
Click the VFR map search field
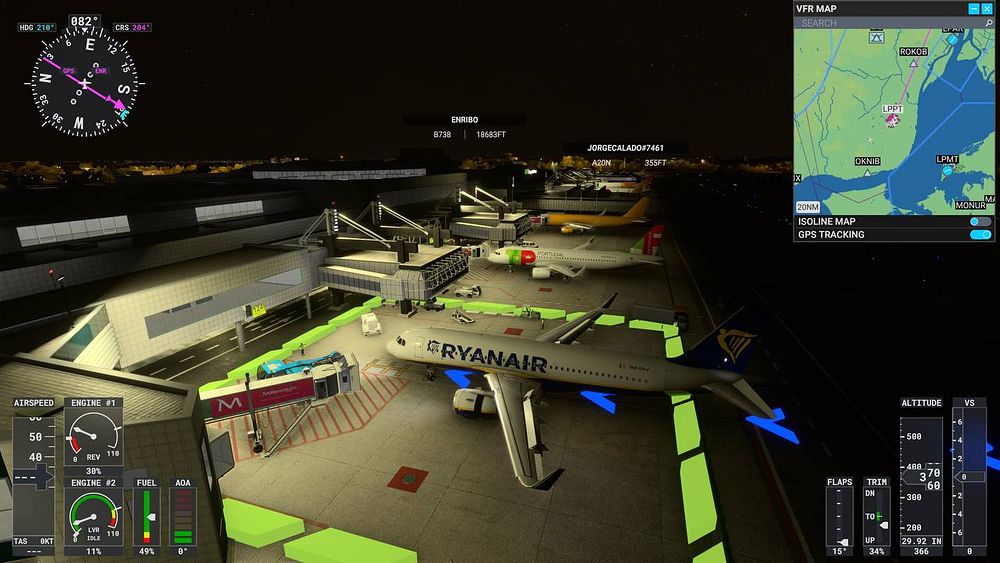click(880, 23)
